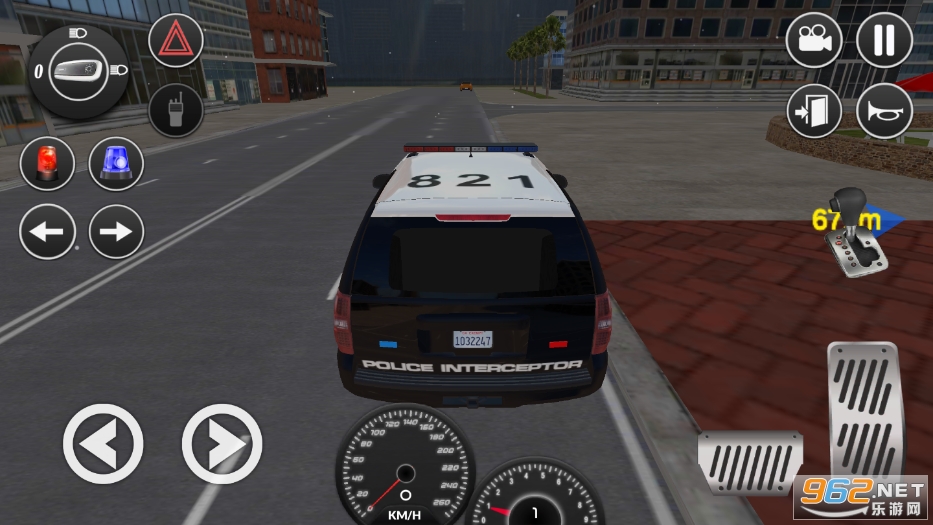Change the camera view
This screenshot has width=933, height=525.
pos(814,40)
